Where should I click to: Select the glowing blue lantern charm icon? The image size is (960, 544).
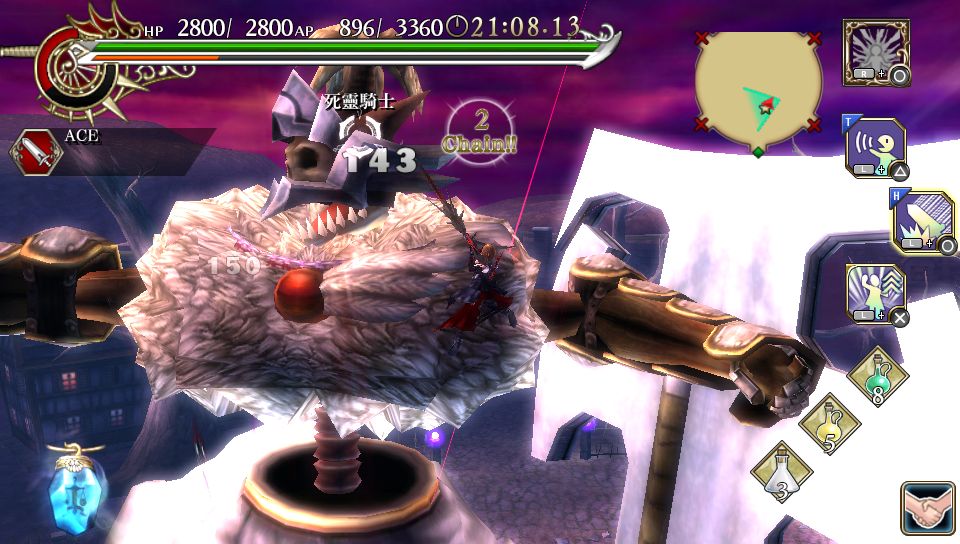71,489
